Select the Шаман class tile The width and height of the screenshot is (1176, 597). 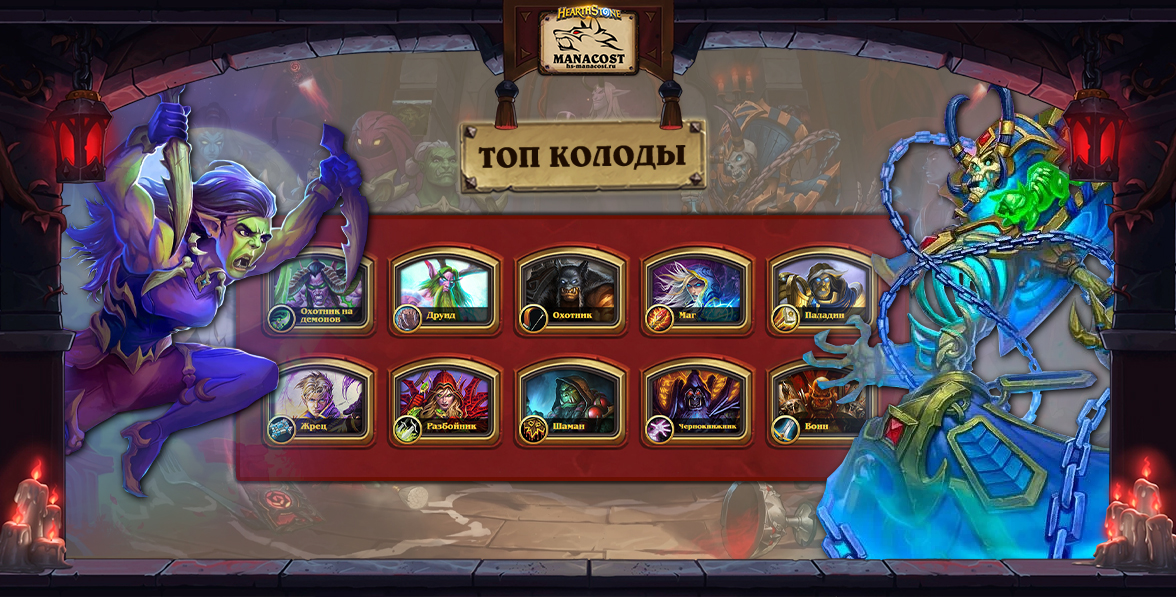(571, 403)
